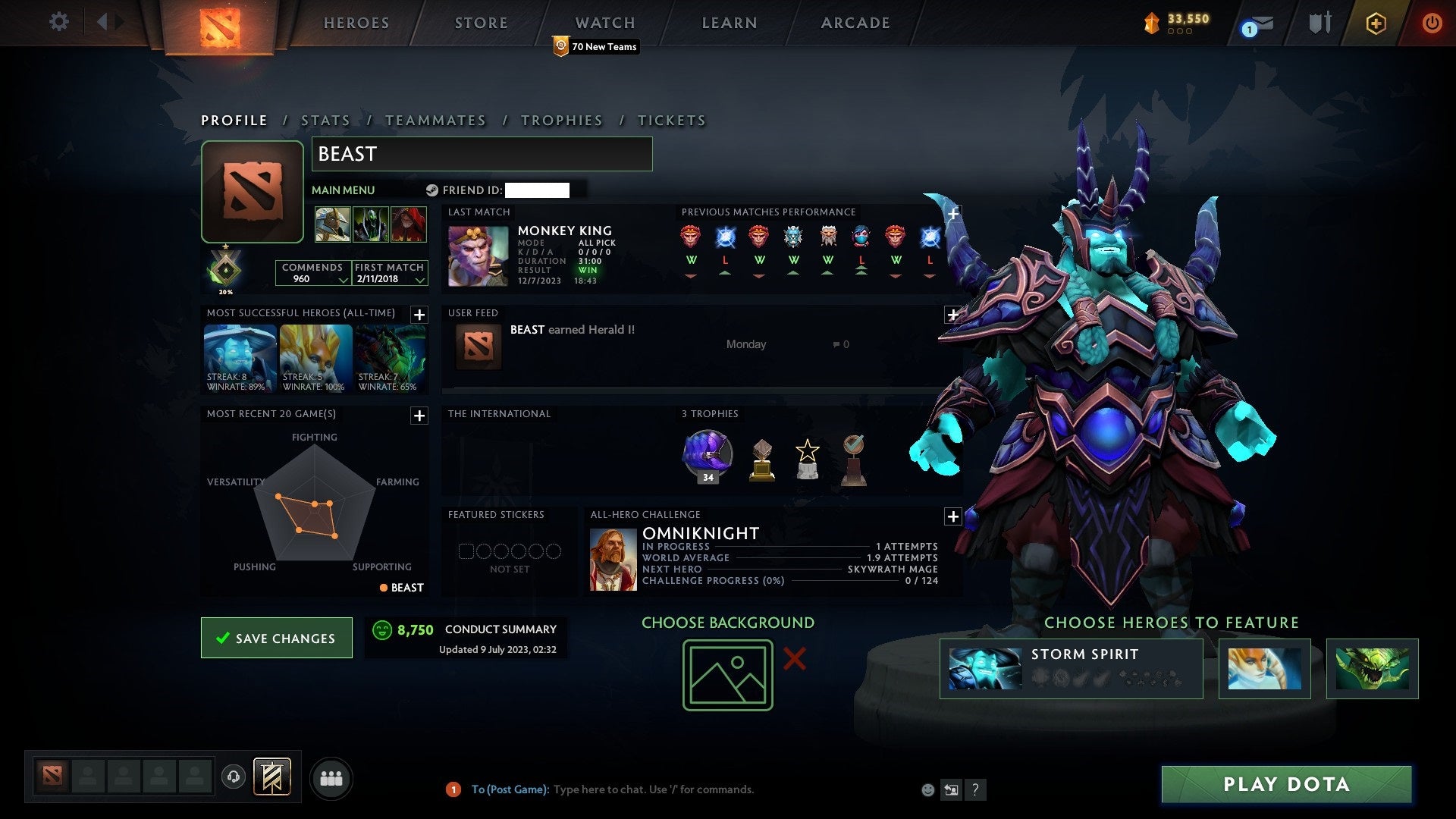Open the ARCADE menu item
The image size is (1456, 819).
coord(855,23)
